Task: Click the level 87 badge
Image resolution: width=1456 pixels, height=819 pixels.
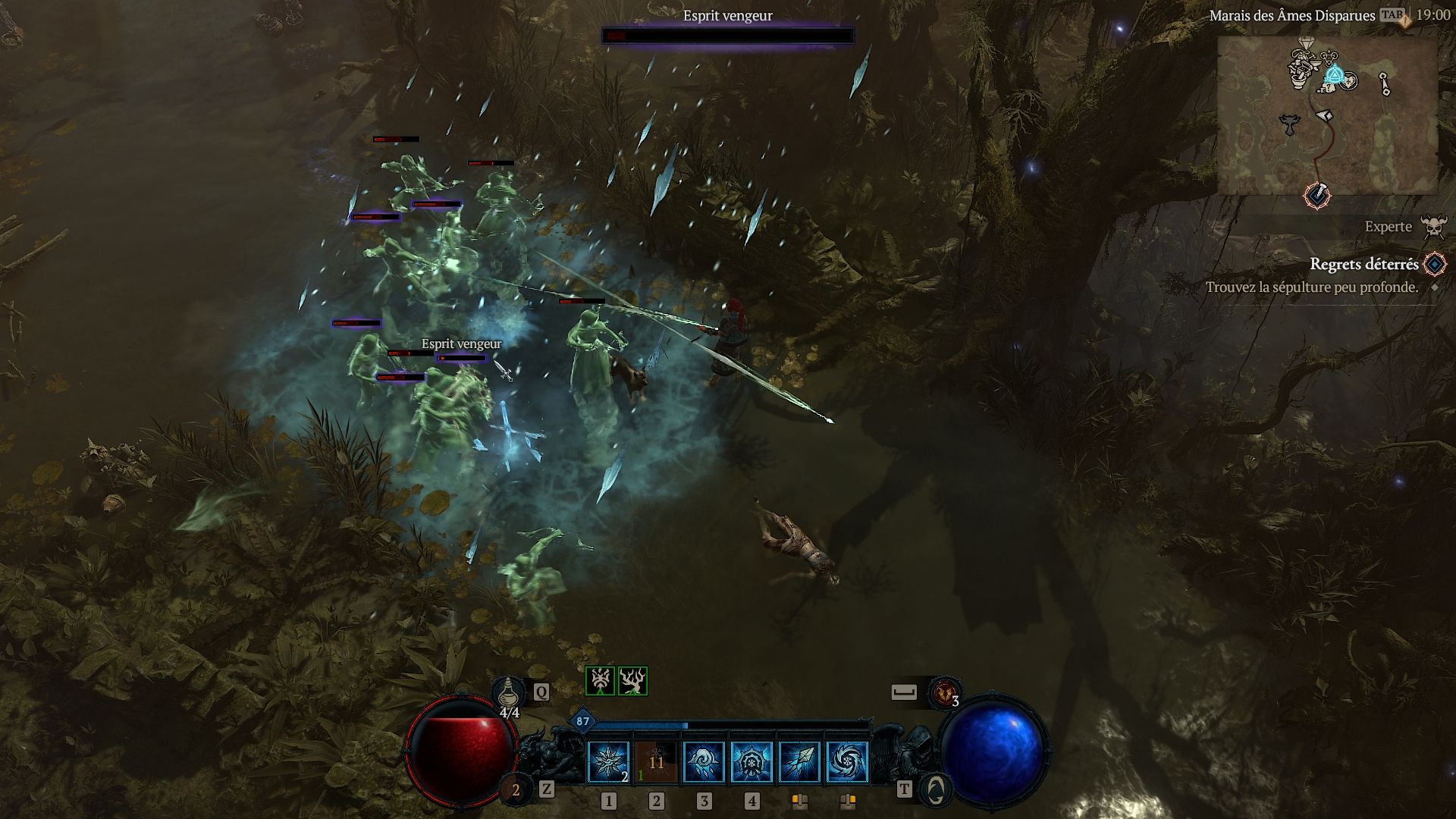Action: coord(582,721)
